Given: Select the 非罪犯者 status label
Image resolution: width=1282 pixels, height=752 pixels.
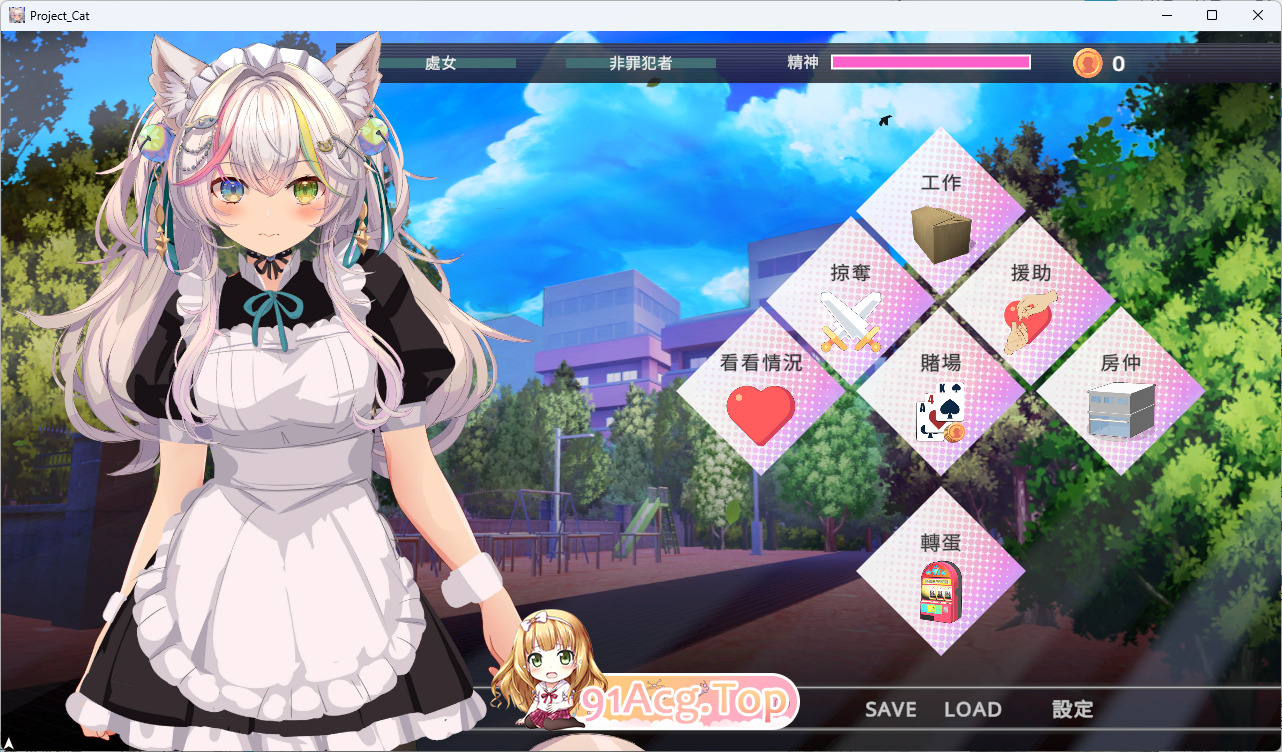Looking at the screenshot, I should click(640, 62).
